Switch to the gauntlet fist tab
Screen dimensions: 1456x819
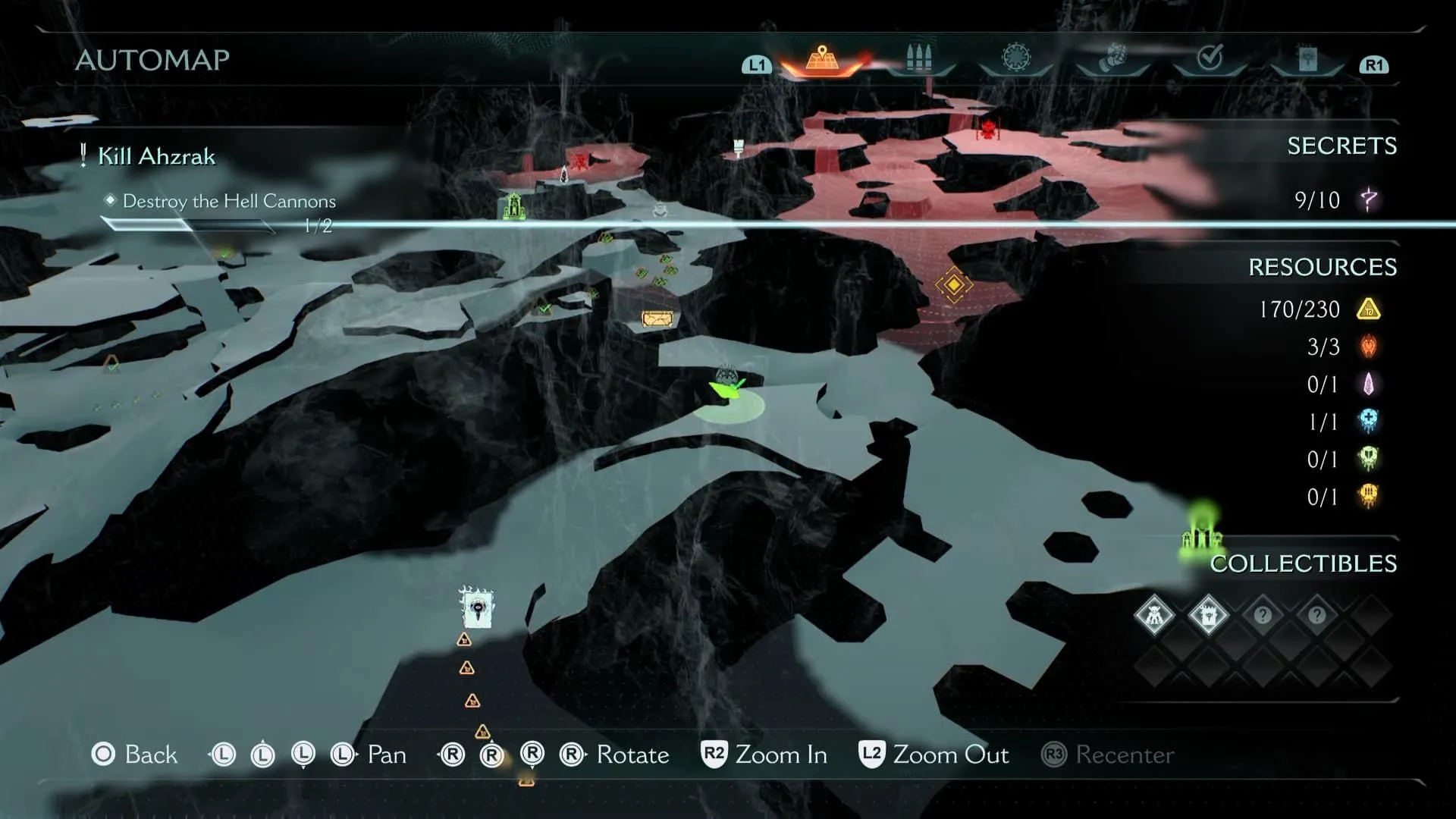click(x=1112, y=58)
